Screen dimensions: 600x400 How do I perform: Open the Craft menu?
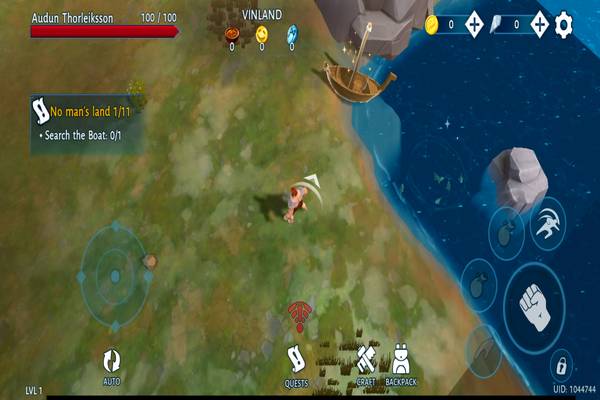pos(366,363)
